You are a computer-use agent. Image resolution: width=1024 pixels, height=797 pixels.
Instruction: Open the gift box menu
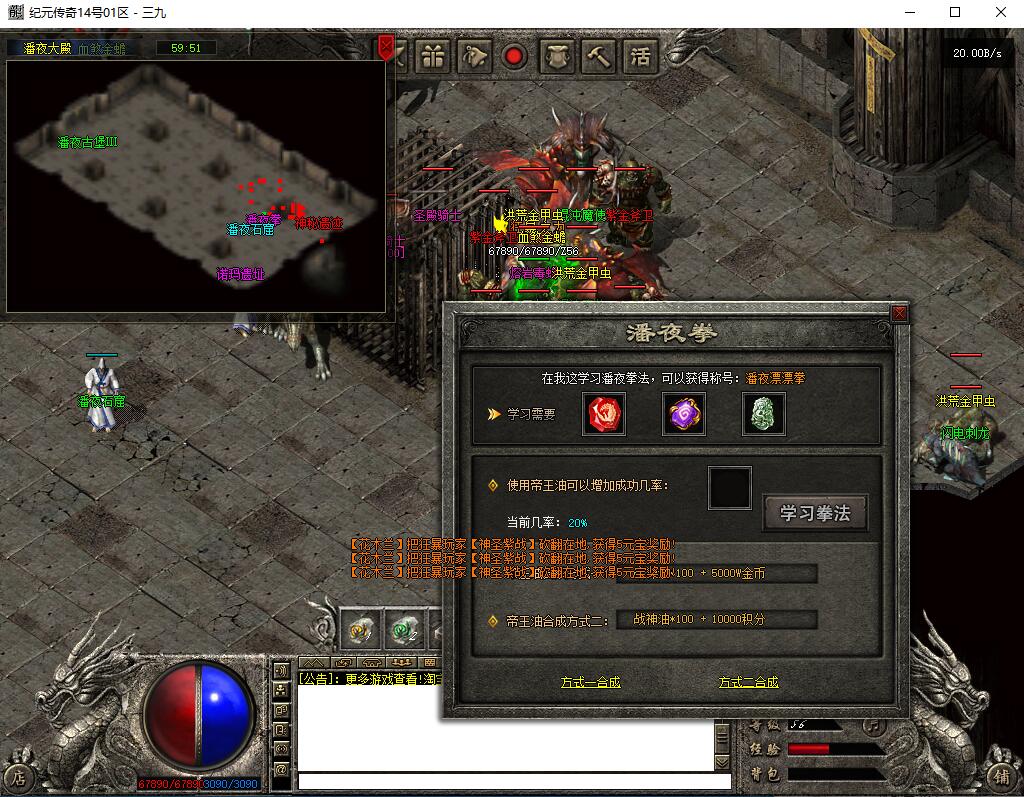[432, 56]
